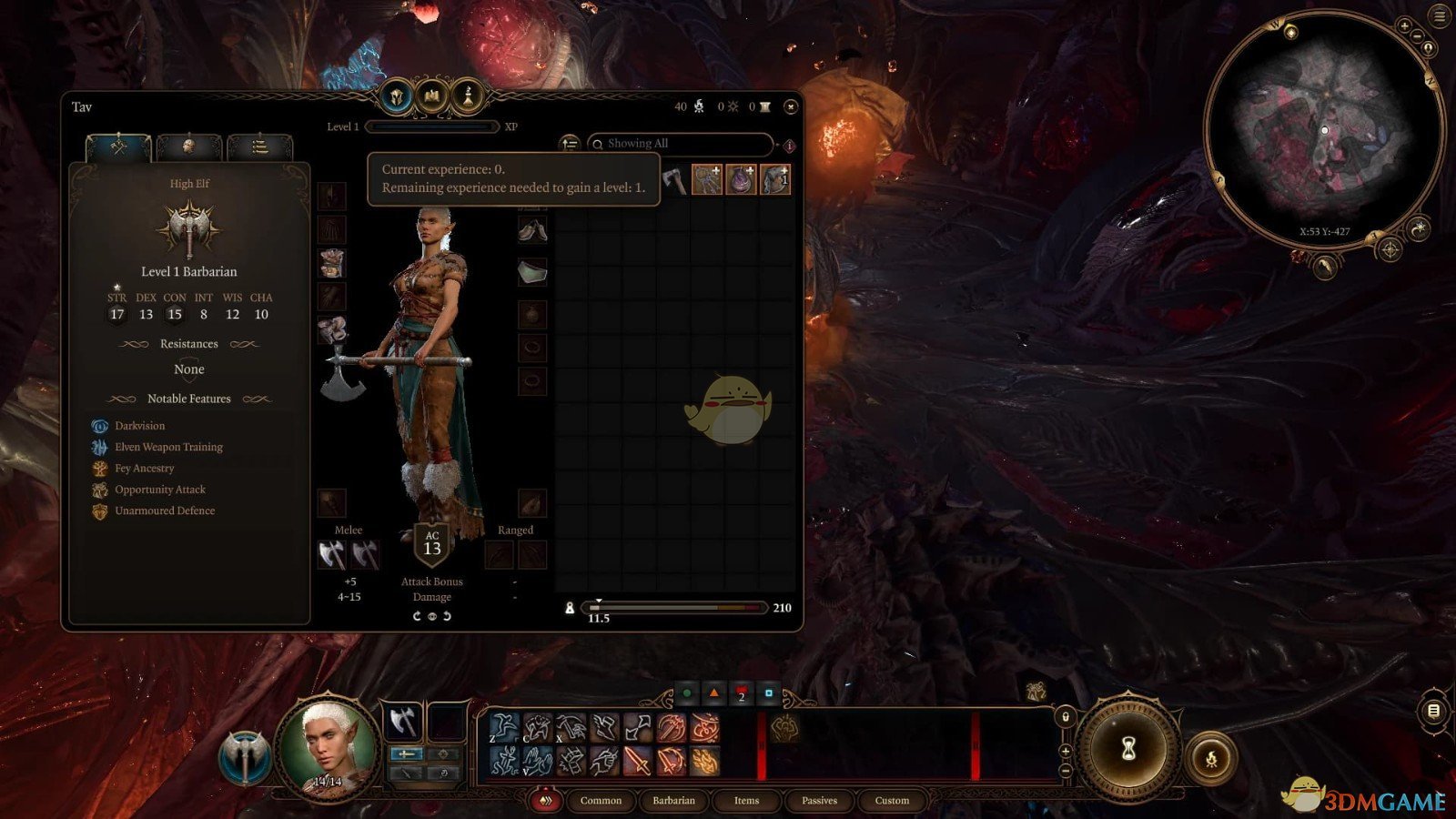Close the Tav character sheet panel
The width and height of the screenshot is (1456, 819).
pyautogui.click(x=791, y=107)
